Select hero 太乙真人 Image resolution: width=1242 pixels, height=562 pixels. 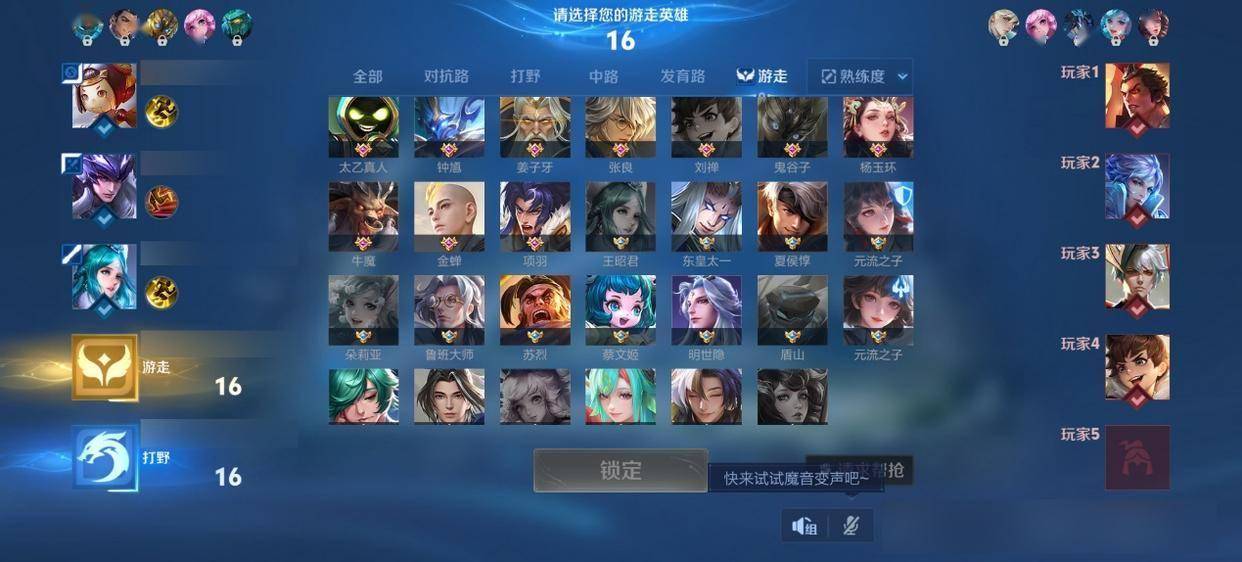[x=363, y=127]
